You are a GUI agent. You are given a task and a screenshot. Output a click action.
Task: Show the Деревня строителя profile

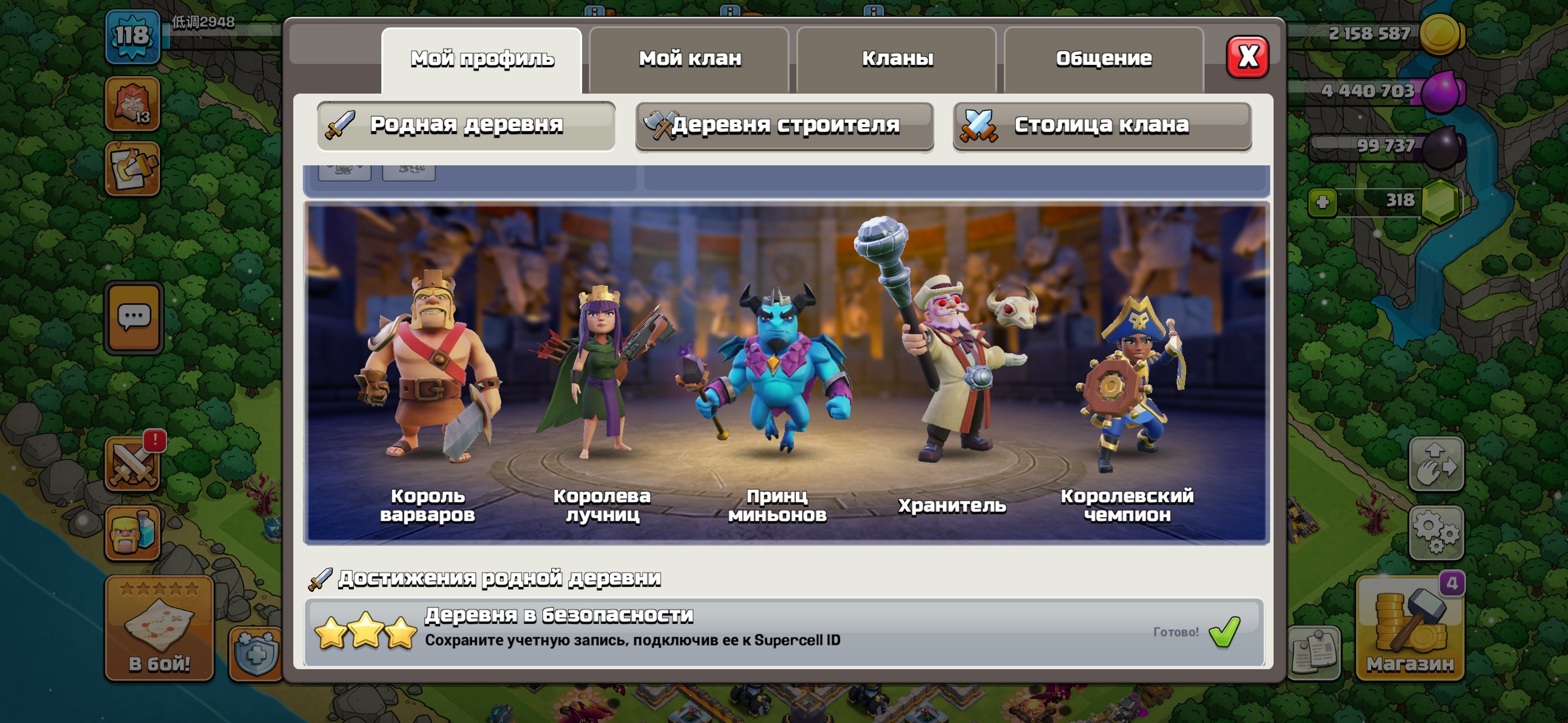click(784, 126)
